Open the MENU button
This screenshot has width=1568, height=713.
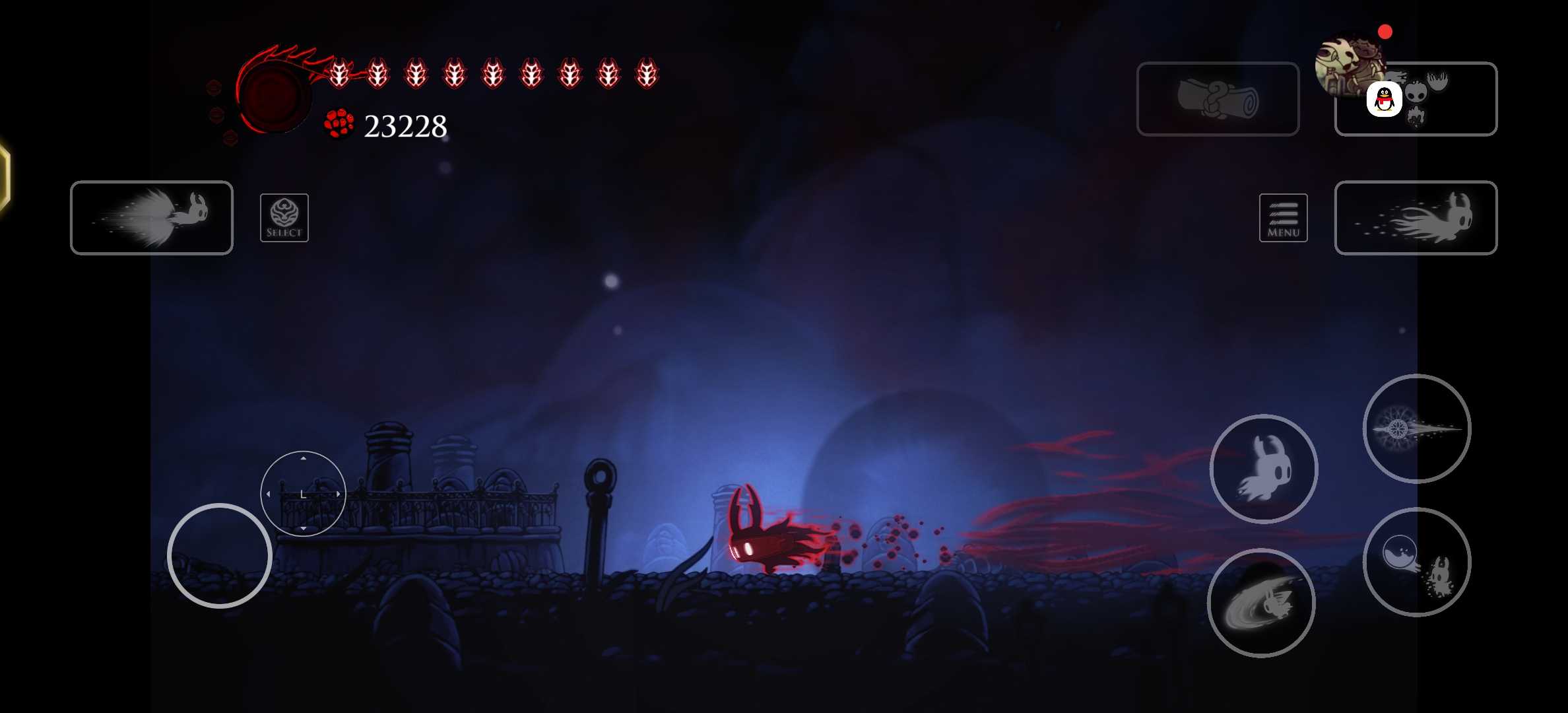tap(1283, 218)
